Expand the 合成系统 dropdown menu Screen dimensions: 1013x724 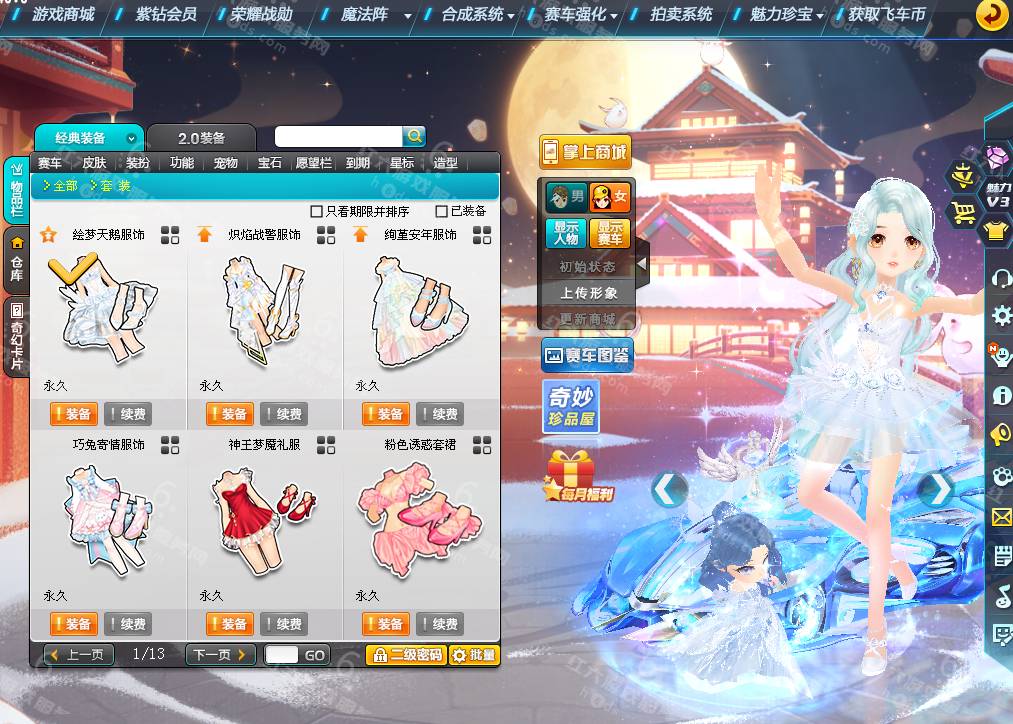click(x=478, y=14)
